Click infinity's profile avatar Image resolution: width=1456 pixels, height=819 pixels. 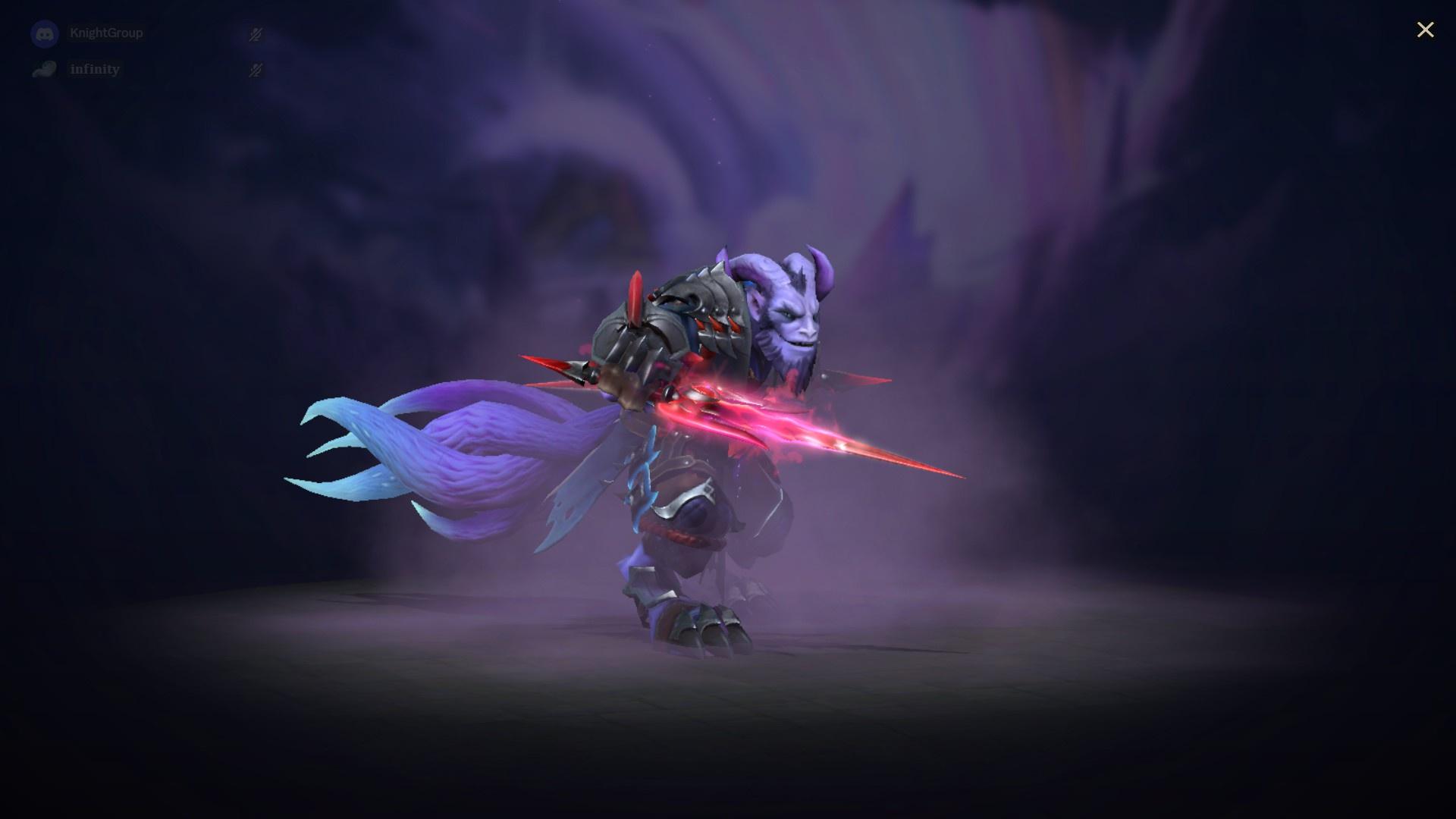[45, 69]
